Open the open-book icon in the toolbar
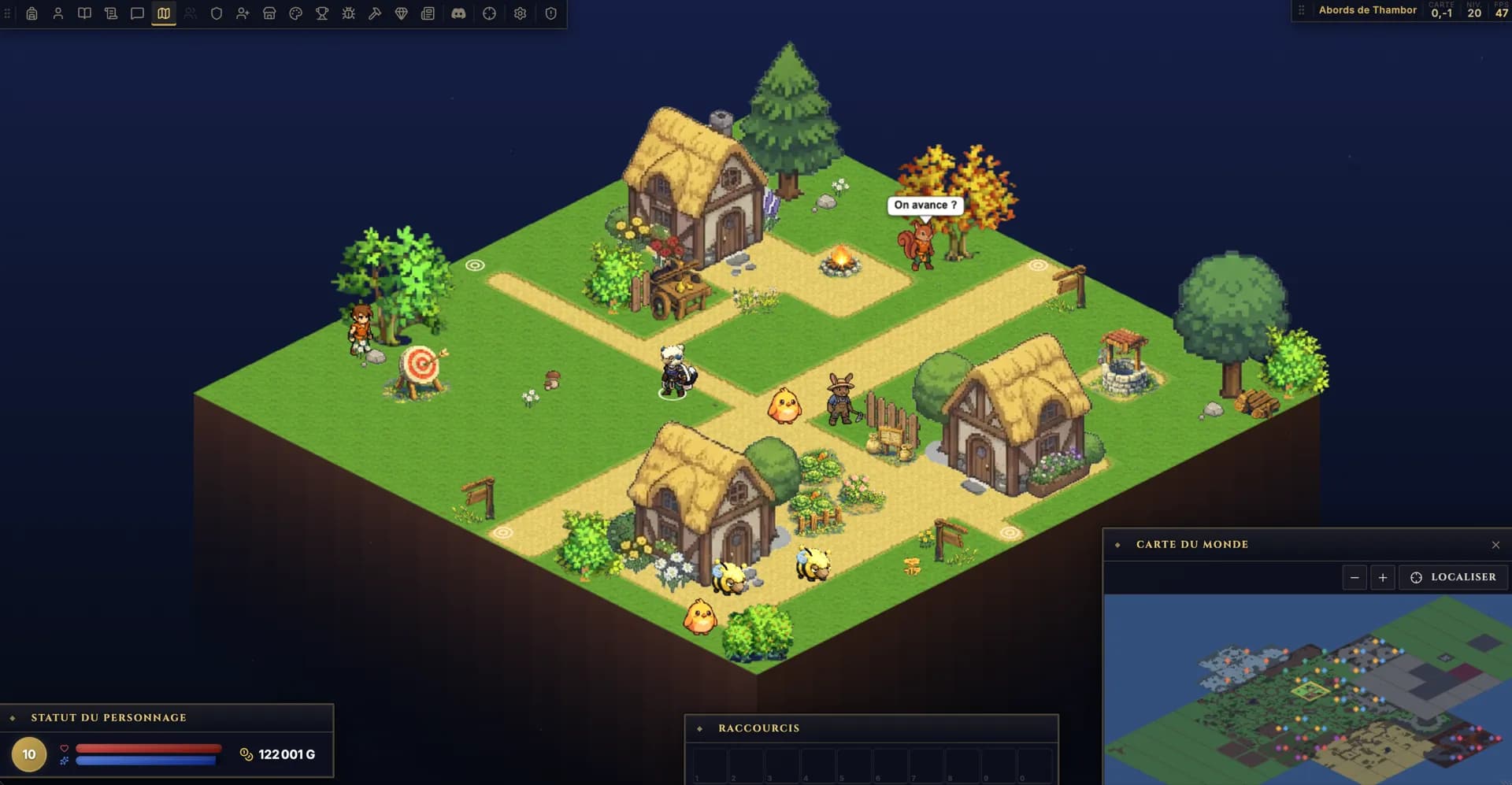The width and height of the screenshot is (1512, 785). tap(84, 13)
